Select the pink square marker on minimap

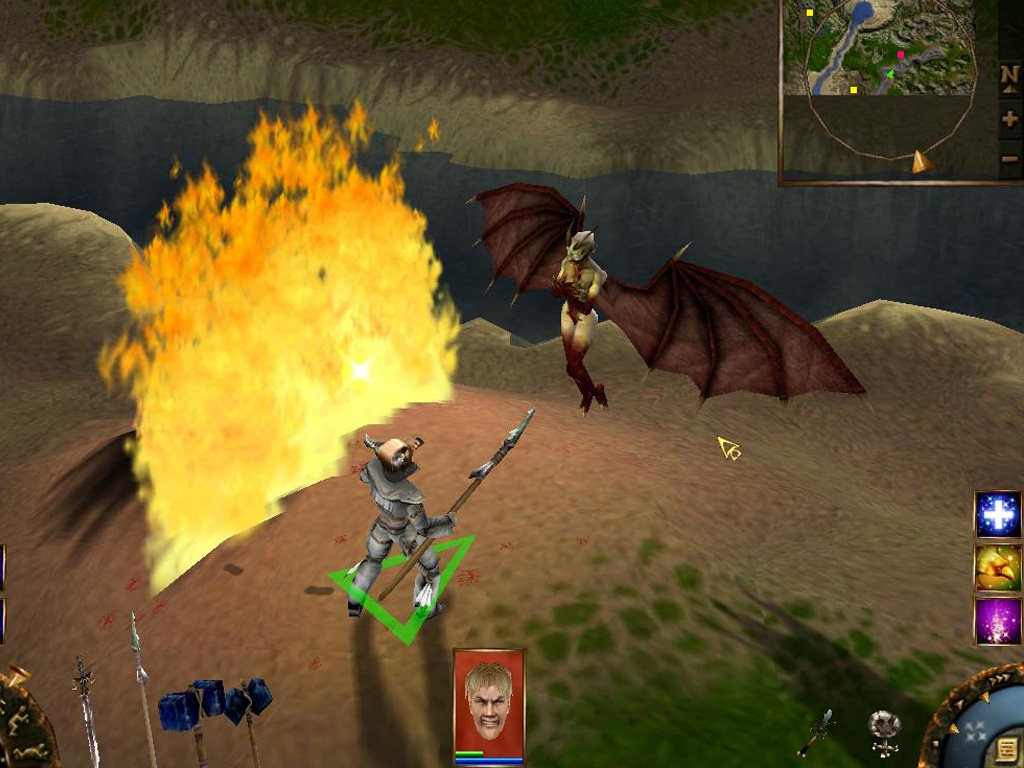click(900, 55)
